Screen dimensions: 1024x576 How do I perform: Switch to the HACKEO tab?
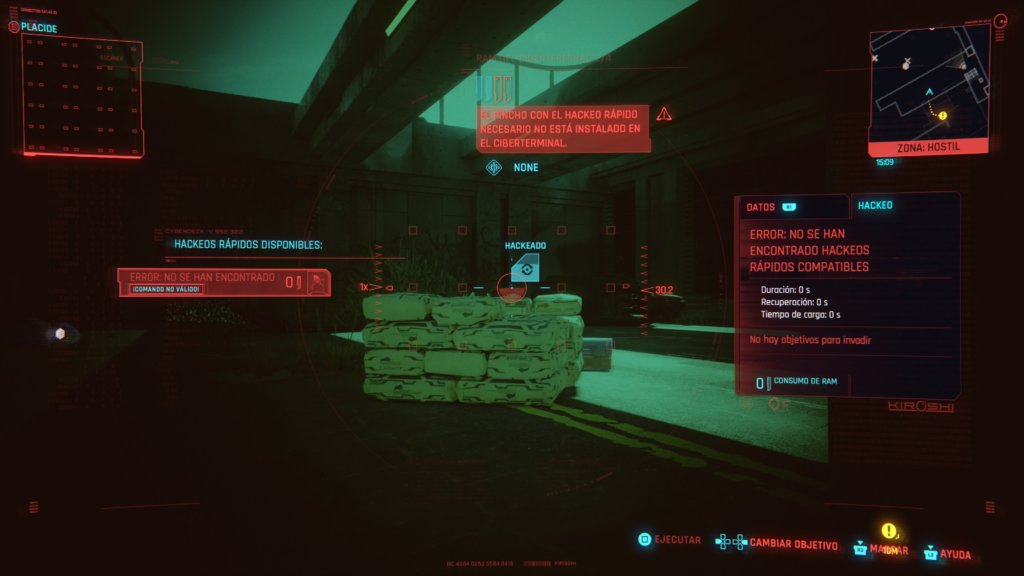point(875,205)
